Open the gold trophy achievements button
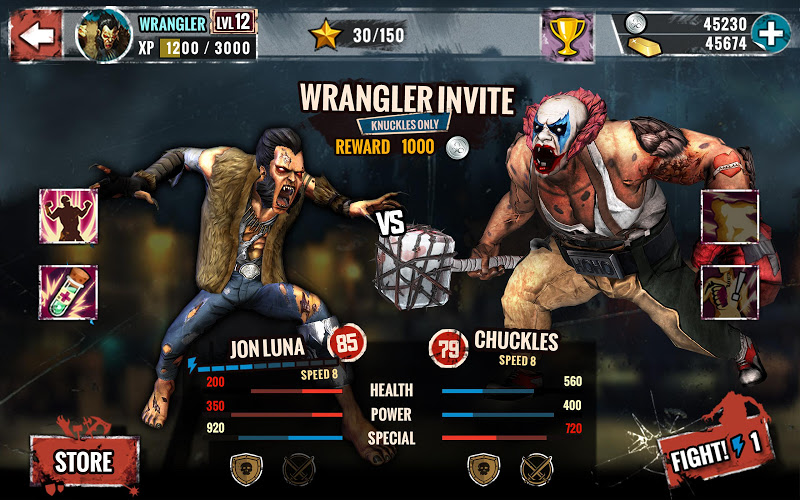The width and height of the screenshot is (800, 500). (567, 36)
